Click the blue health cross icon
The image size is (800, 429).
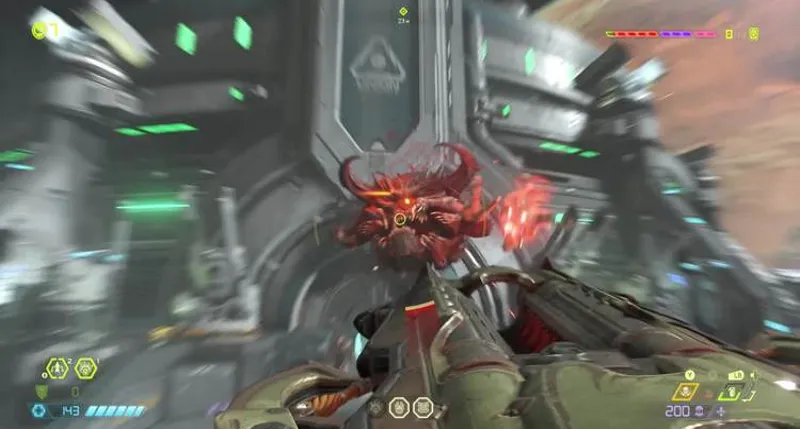coord(40,410)
